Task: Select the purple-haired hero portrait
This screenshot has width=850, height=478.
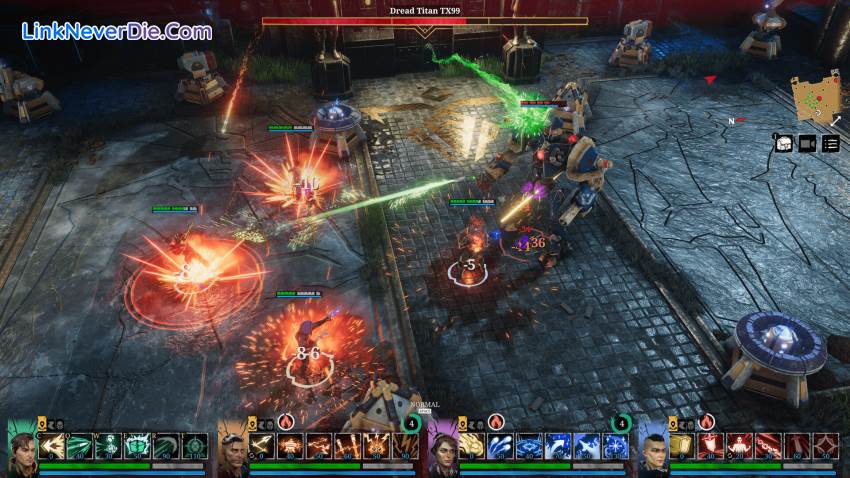Action: [442, 448]
